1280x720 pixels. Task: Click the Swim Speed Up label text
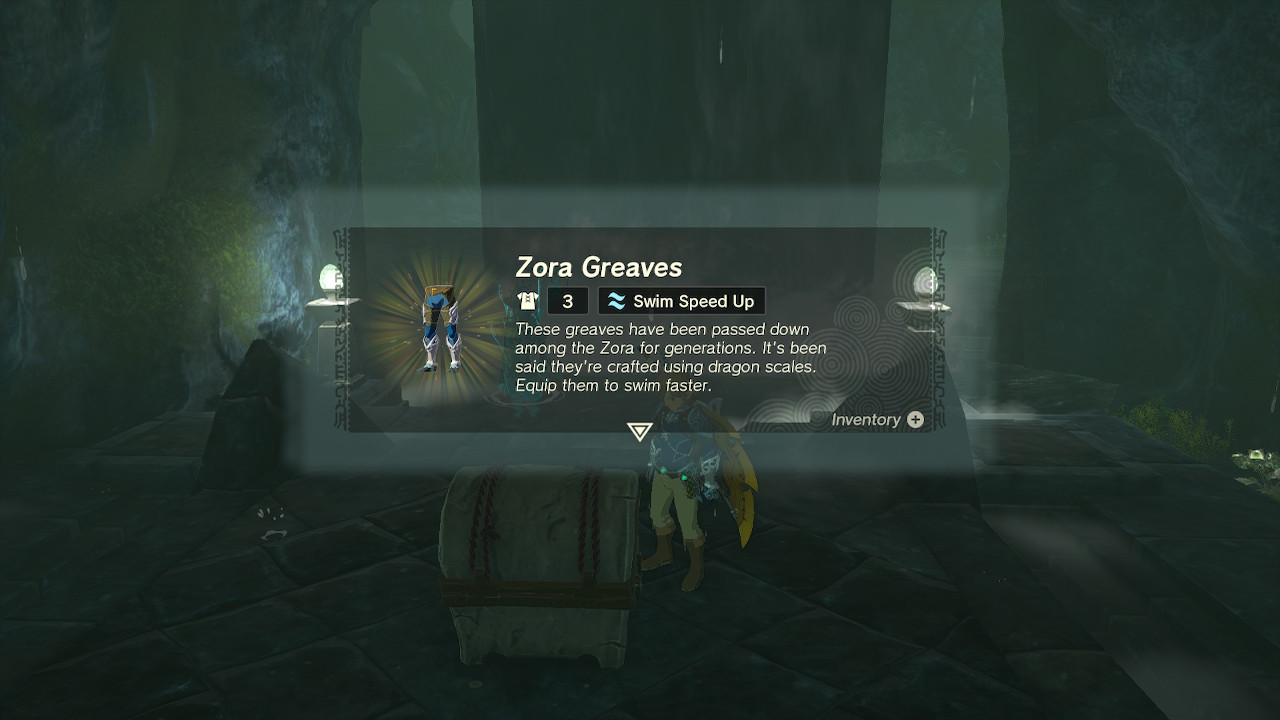point(692,300)
